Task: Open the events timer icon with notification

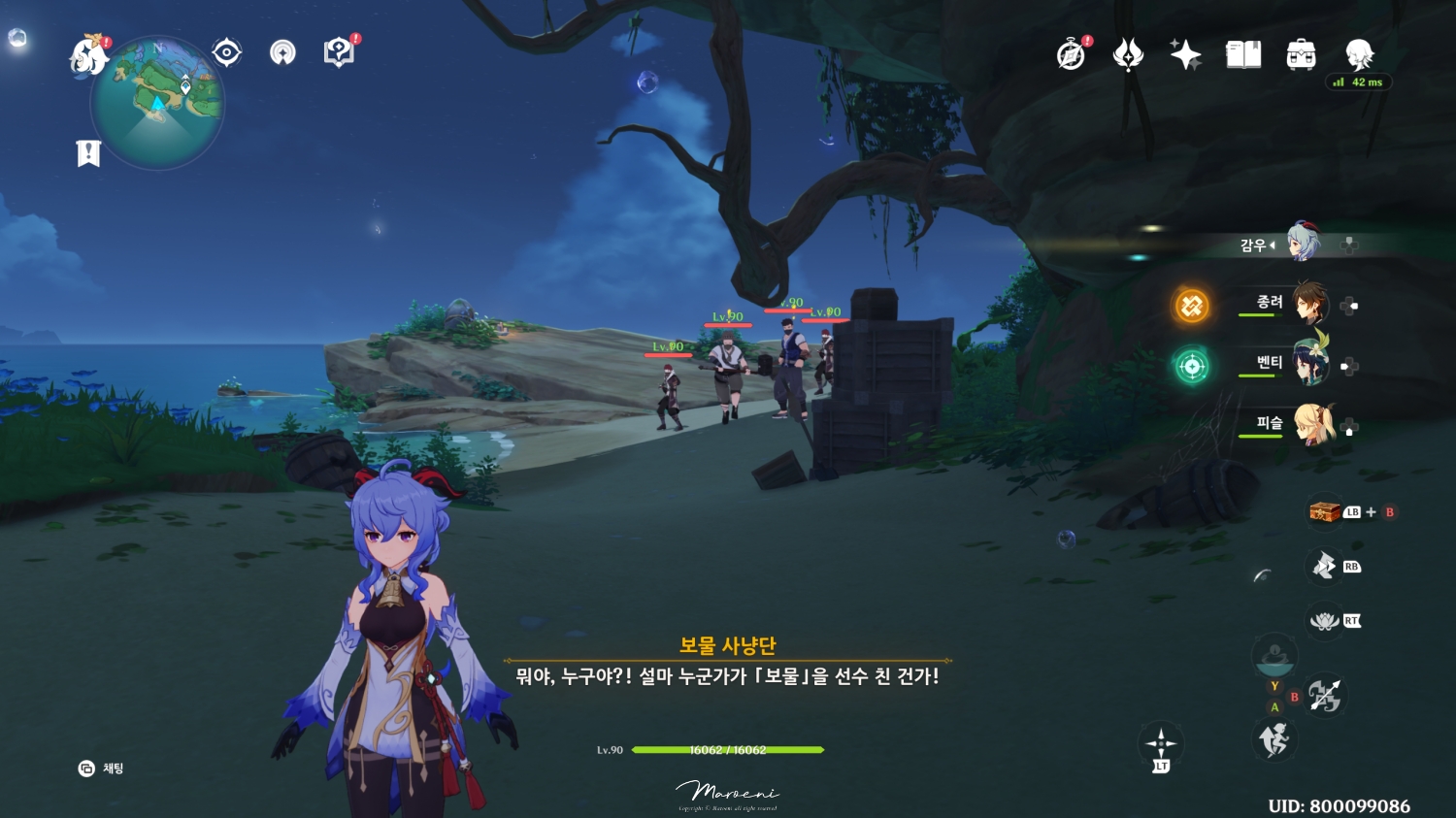Action: [1069, 54]
